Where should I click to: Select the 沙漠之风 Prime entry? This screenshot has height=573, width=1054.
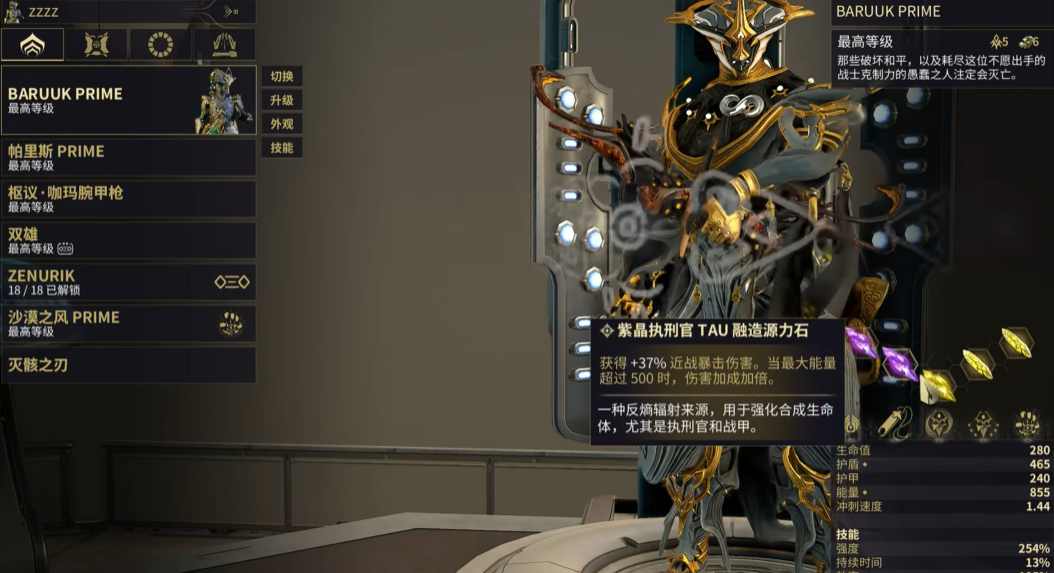tap(128, 323)
